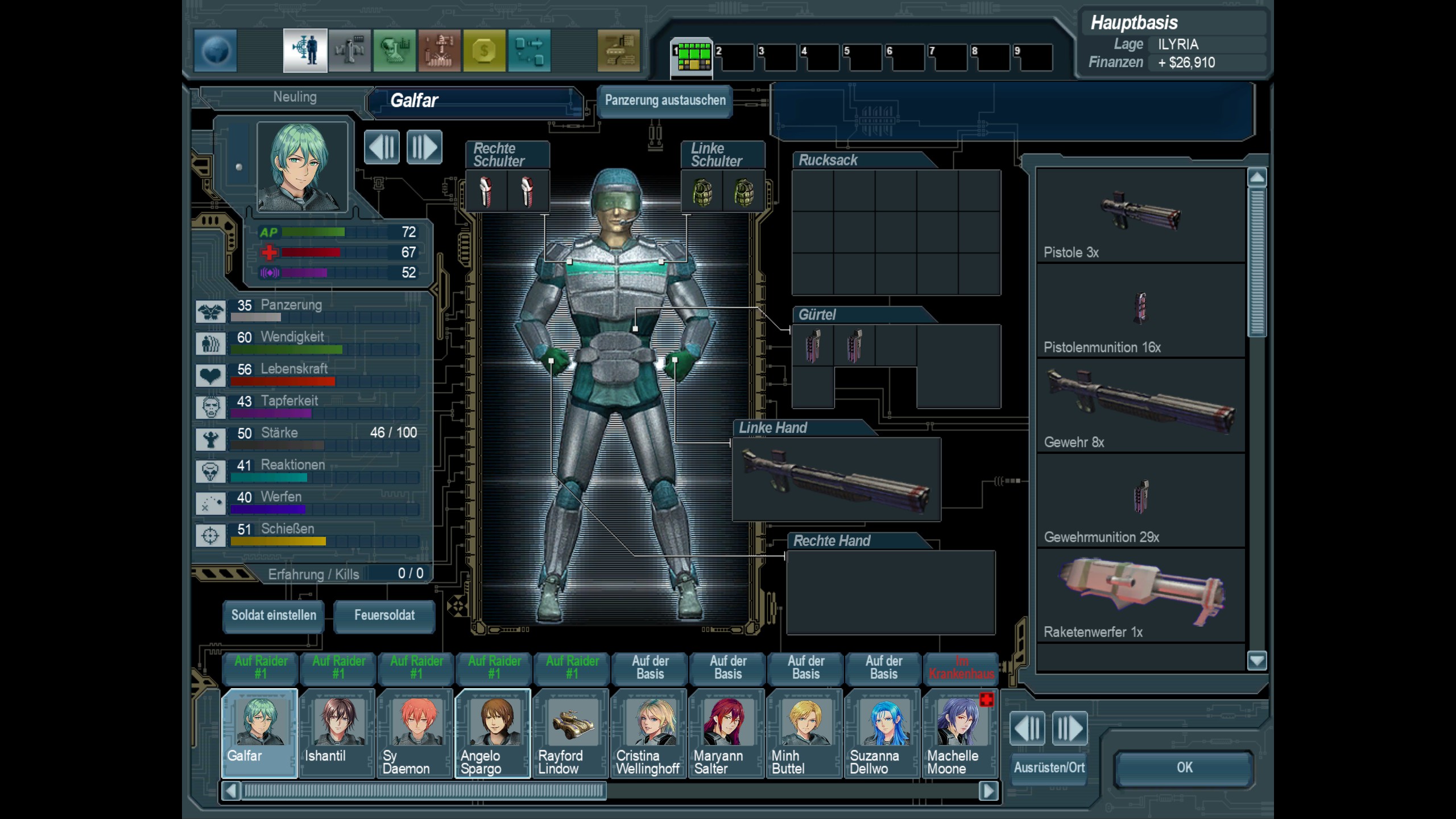Switch to base slot number 2
The width and height of the screenshot is (1456, 819).
click(734, 58)
